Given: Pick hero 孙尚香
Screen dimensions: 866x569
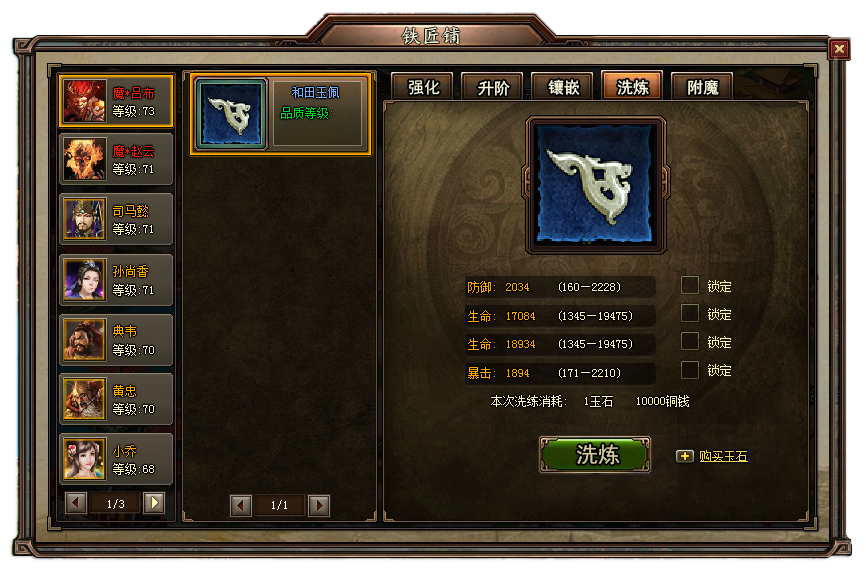Looking at the screenshot, I should pyautogui.click(x=116, y=279).
